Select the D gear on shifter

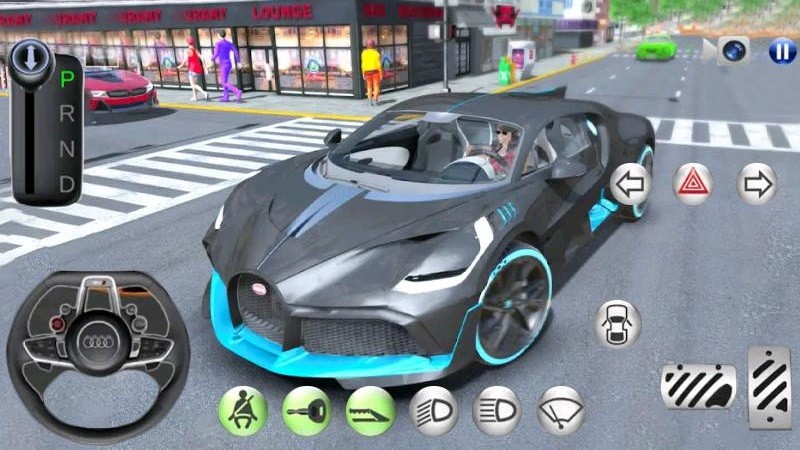pyautogui.click(x=67, y=185)
